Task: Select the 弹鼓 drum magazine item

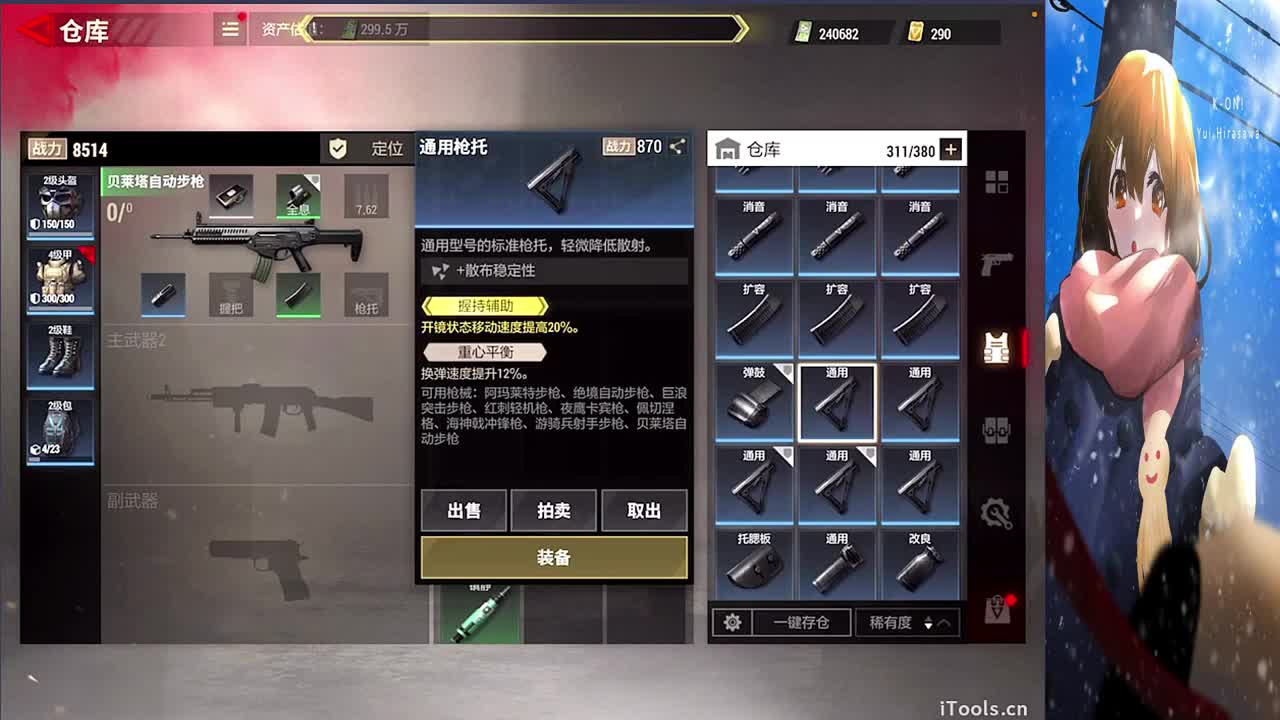Action: pos(754,400)
